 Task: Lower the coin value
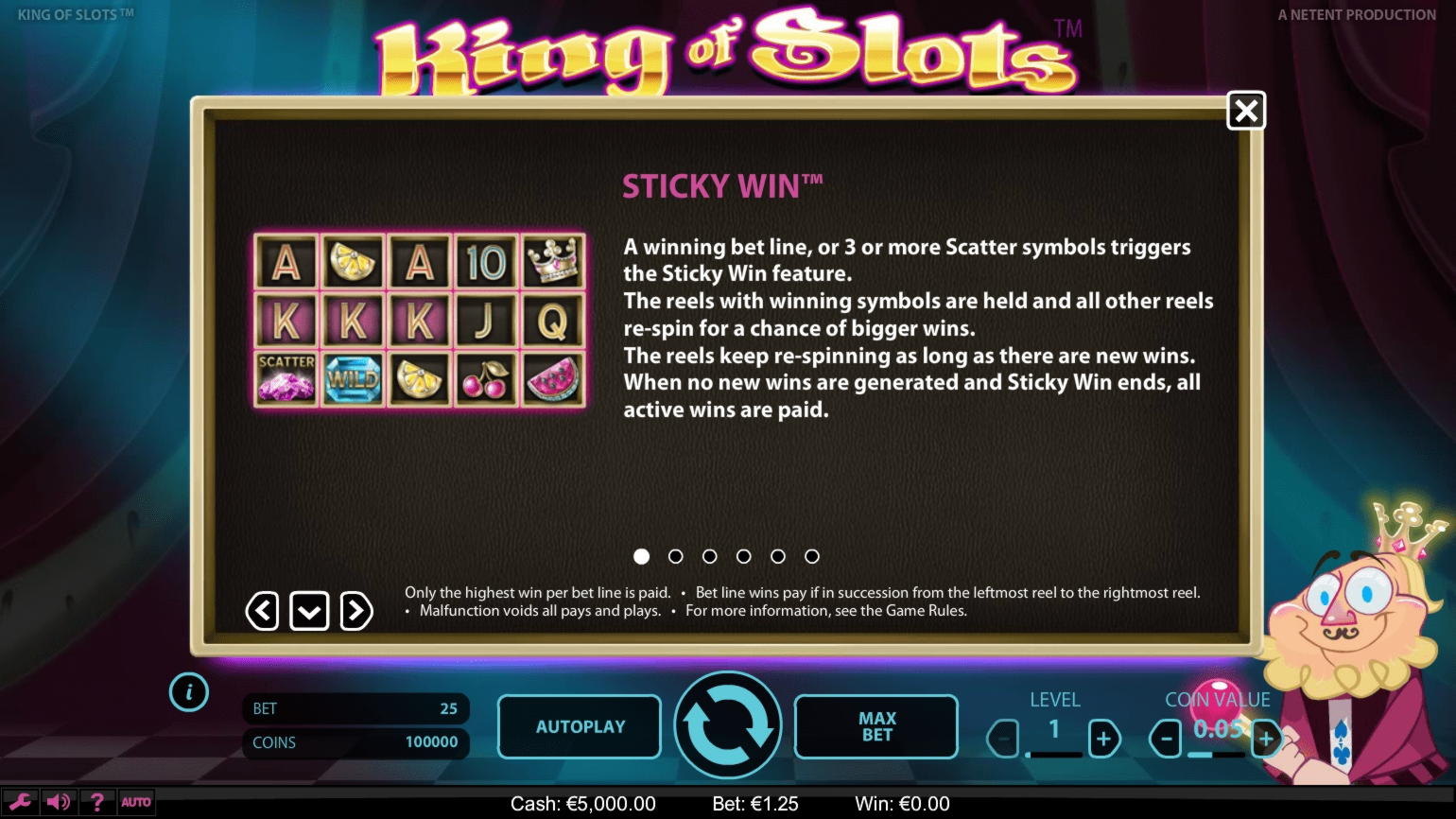[1167, 739]
